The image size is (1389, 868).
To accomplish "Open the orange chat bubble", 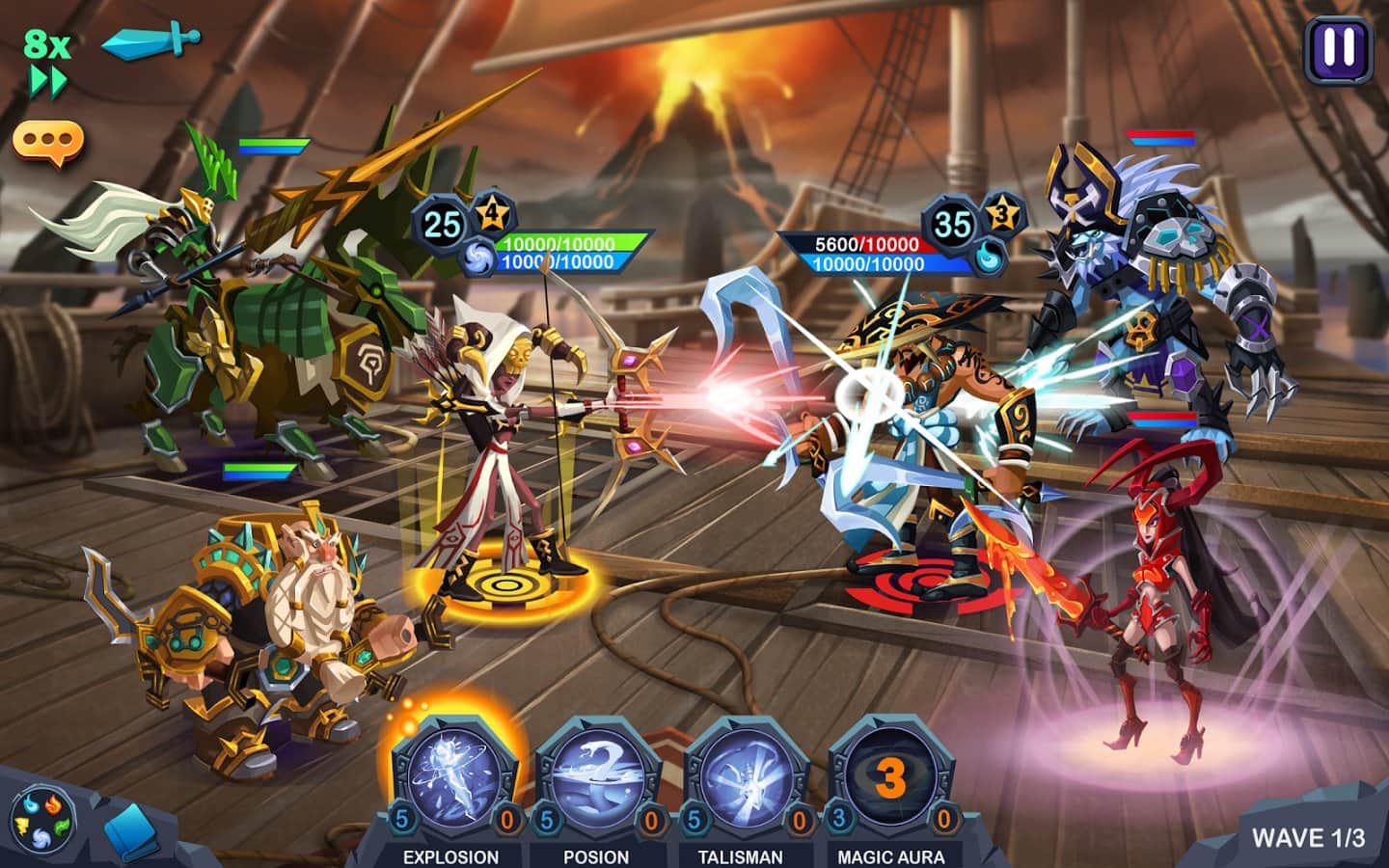I will tap(47, 143).
